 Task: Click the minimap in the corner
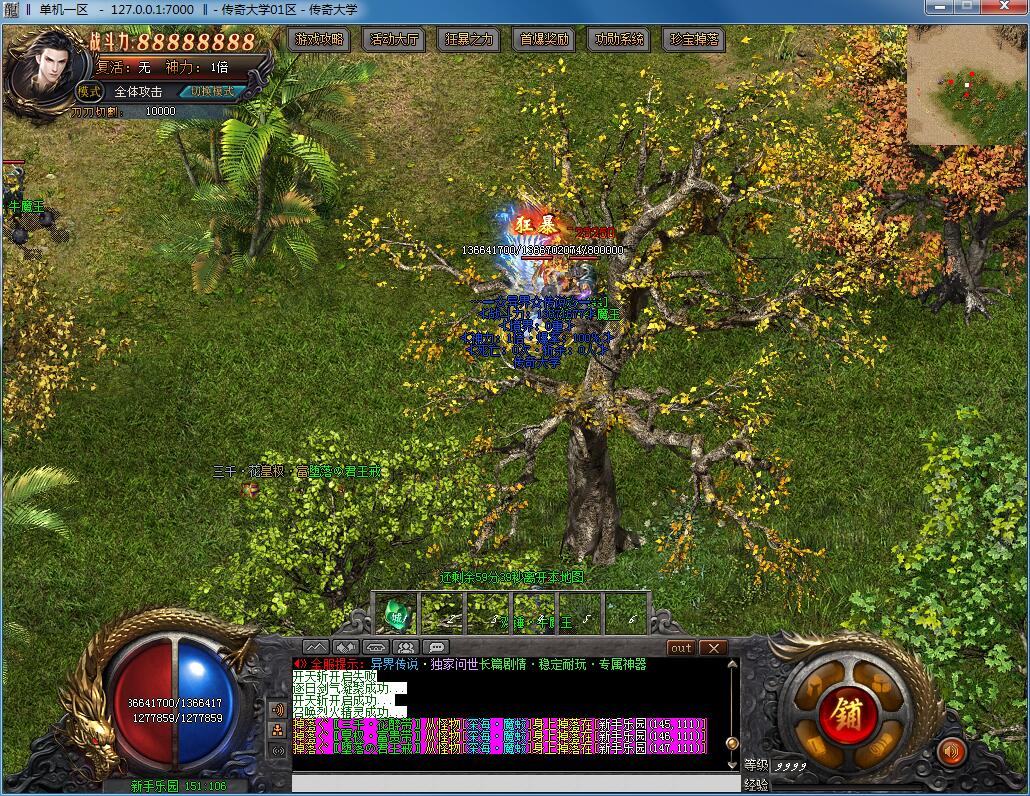pyautogui.click(x=966, y=84)
